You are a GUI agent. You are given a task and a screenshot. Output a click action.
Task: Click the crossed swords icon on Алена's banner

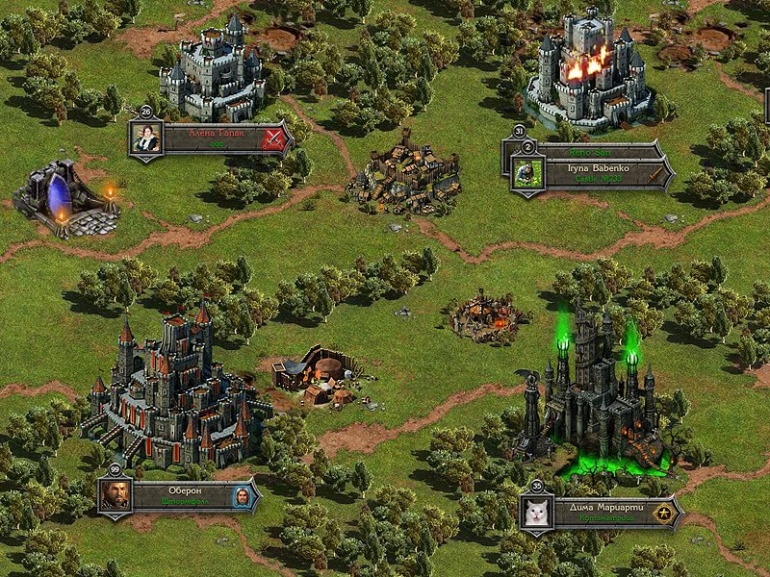pyautogui.click(x=272, y=139)
